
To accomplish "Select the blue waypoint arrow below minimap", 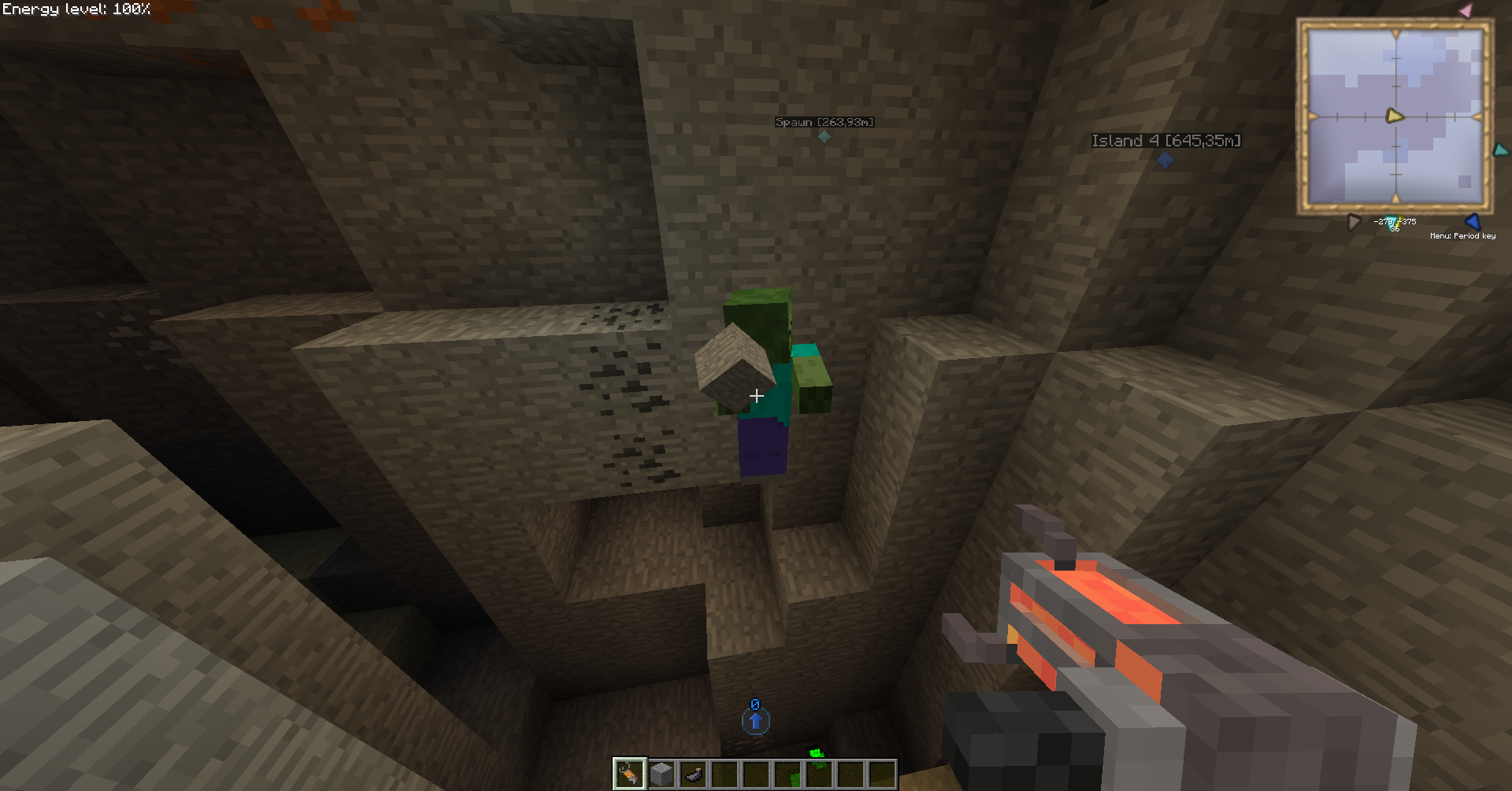I will tap(1473, 222).
